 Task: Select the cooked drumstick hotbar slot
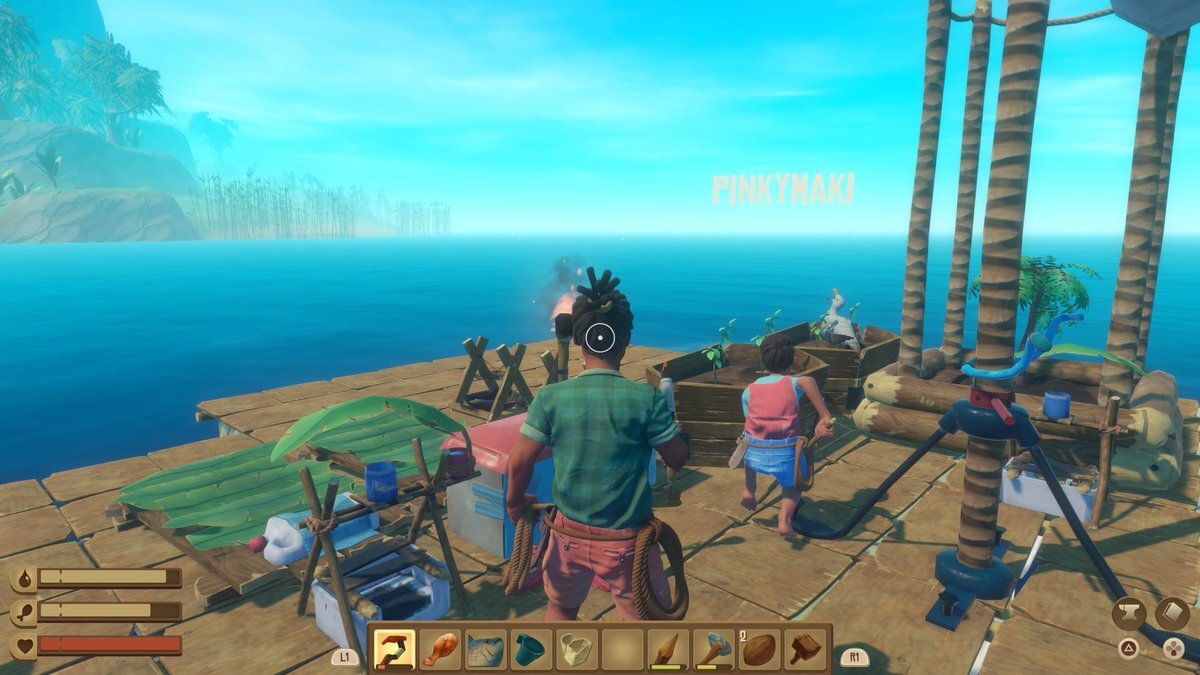440,650
